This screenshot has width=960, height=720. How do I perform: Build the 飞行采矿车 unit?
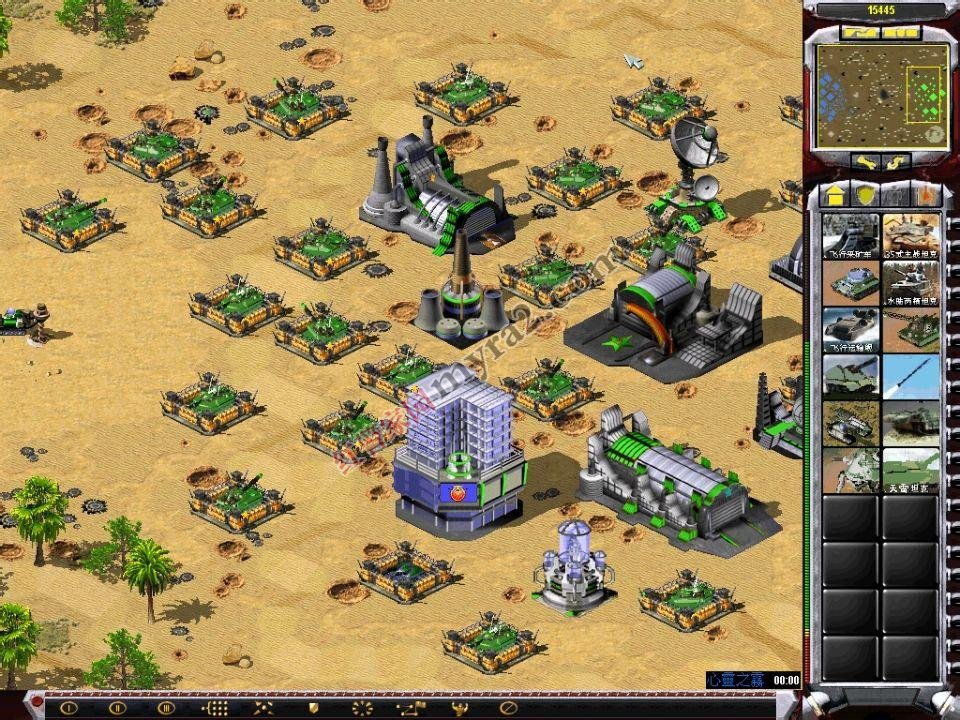[x=851, y=237]
